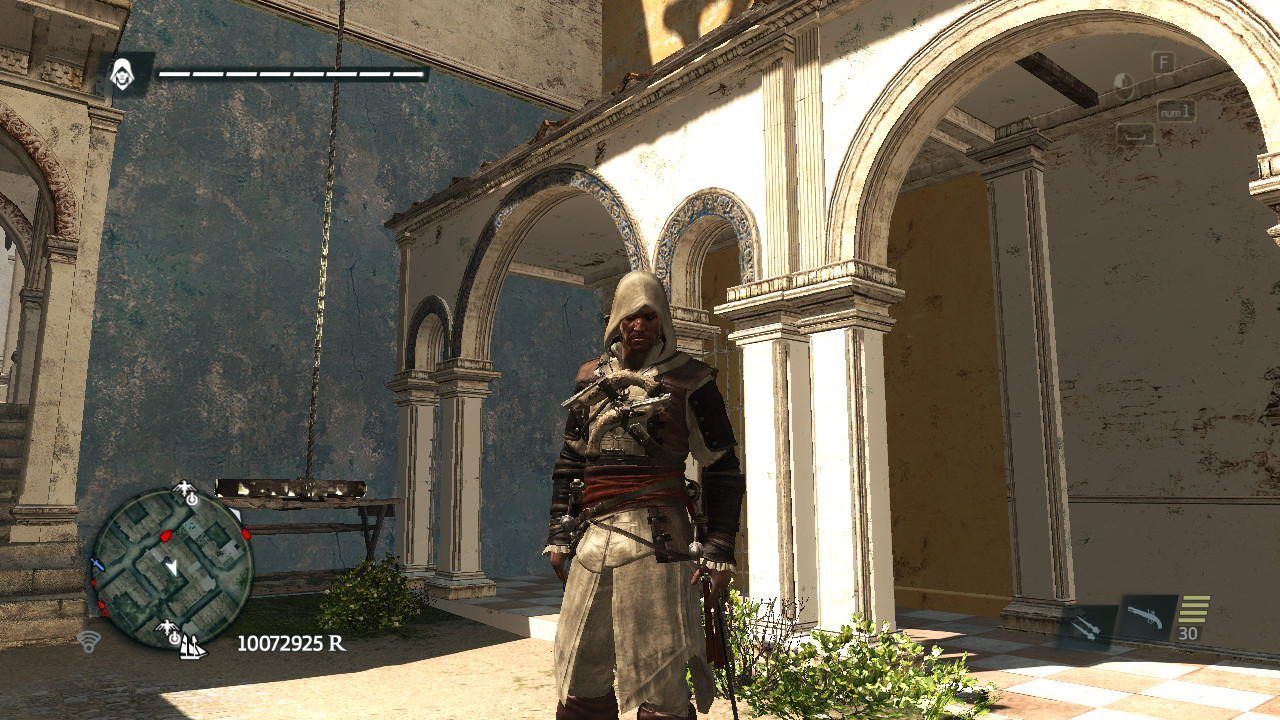Viewport: 1280px width, 720px height.
Task: Click the mouse button prompt icon
Action: pos(1123,85)
